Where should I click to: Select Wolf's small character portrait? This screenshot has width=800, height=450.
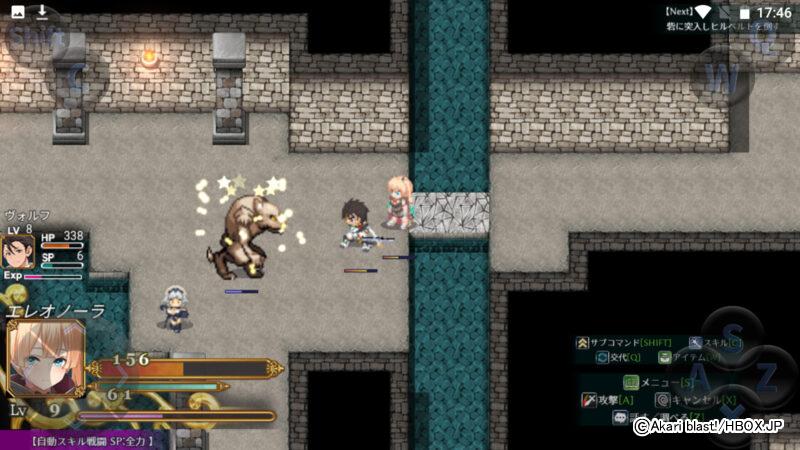click(18, 251)
